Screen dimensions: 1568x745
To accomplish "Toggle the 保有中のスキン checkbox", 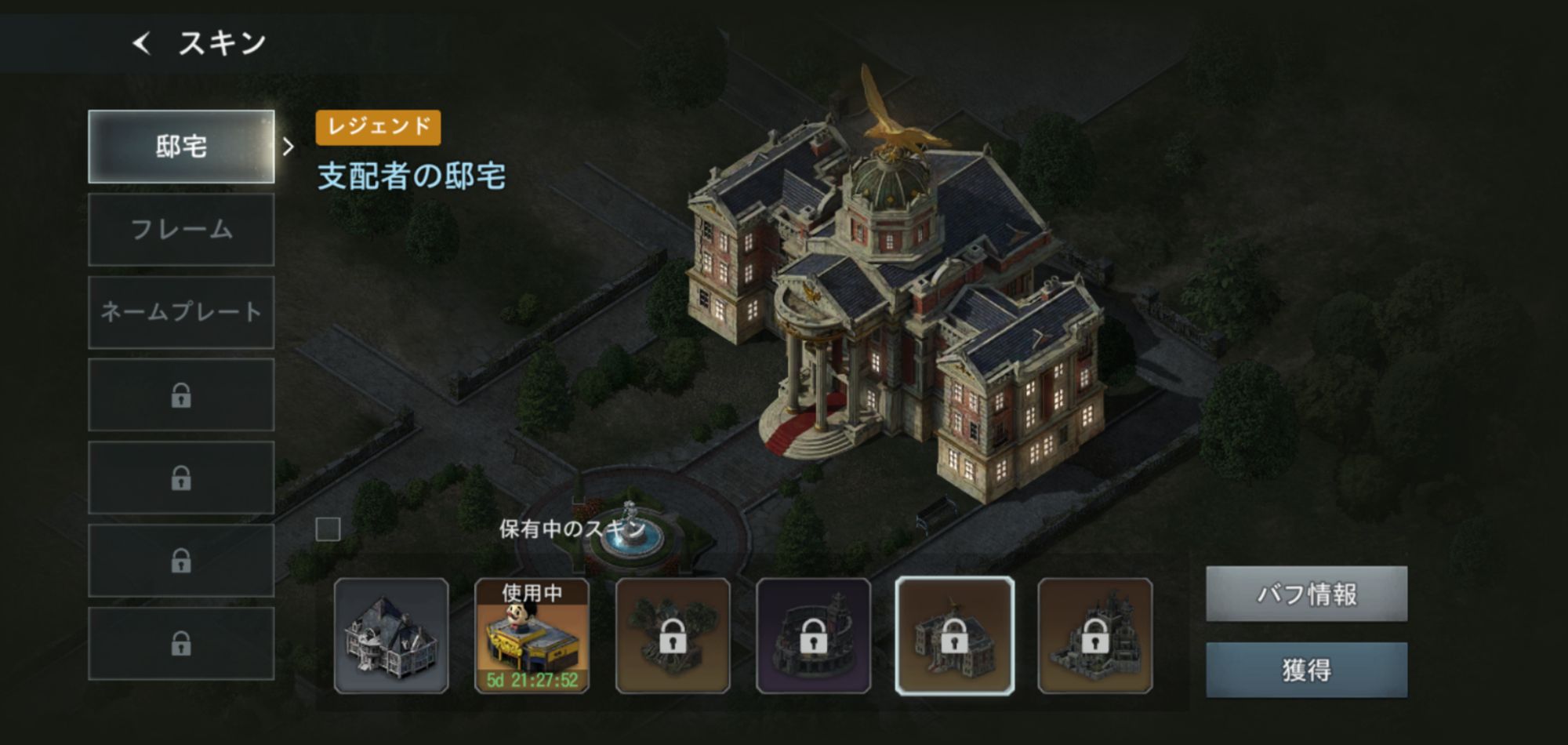I will point(328,529).
